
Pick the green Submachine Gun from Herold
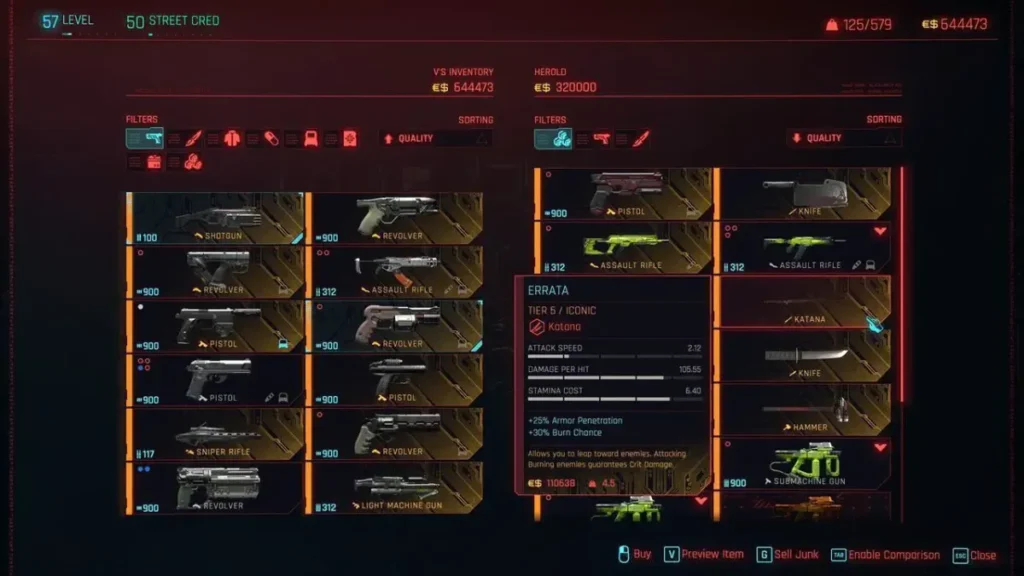click(805, 464)
